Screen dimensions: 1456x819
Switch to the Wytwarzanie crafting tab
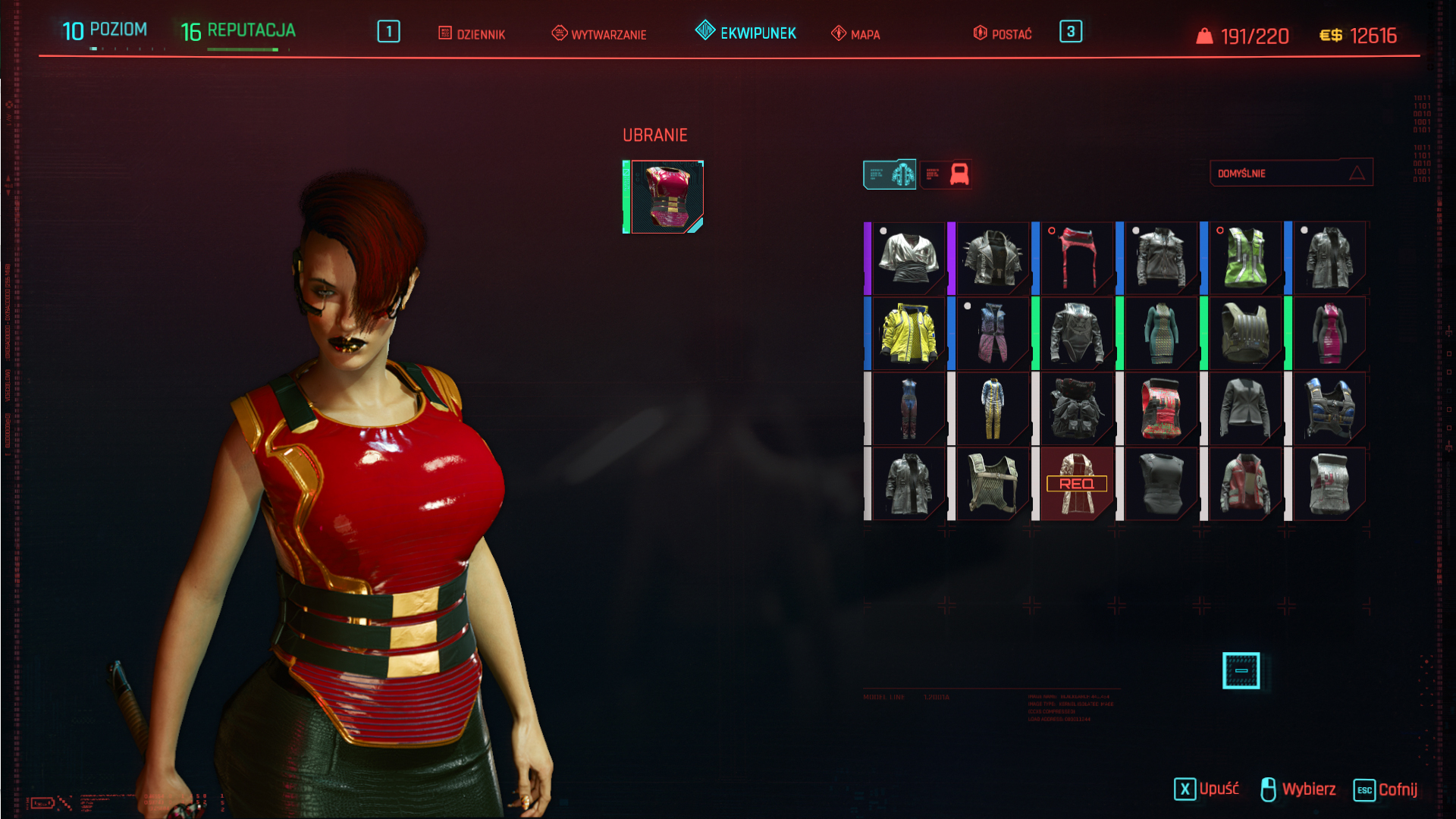pos(599,34)
